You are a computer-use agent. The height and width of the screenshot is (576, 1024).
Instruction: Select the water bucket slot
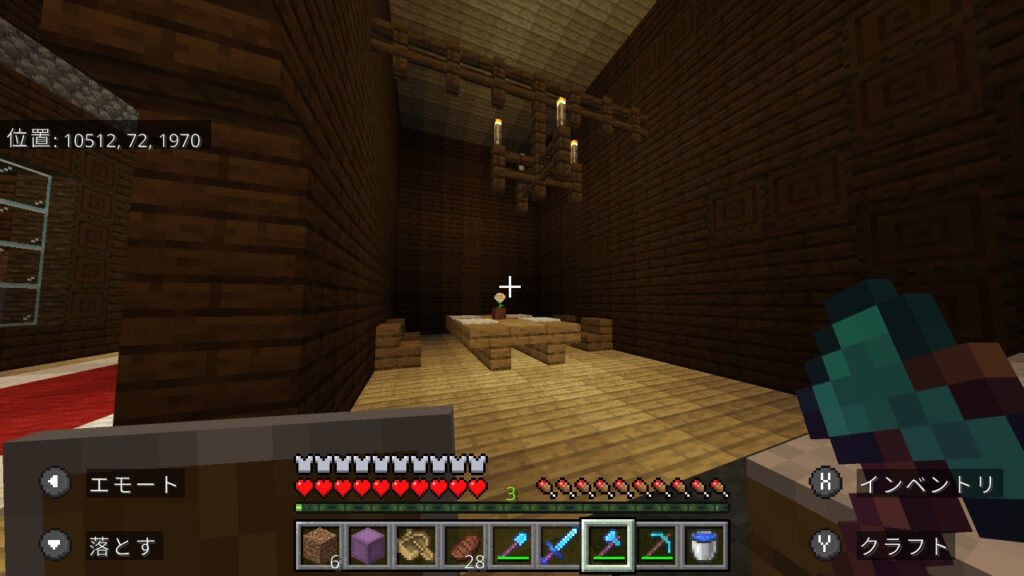point(704,545)
